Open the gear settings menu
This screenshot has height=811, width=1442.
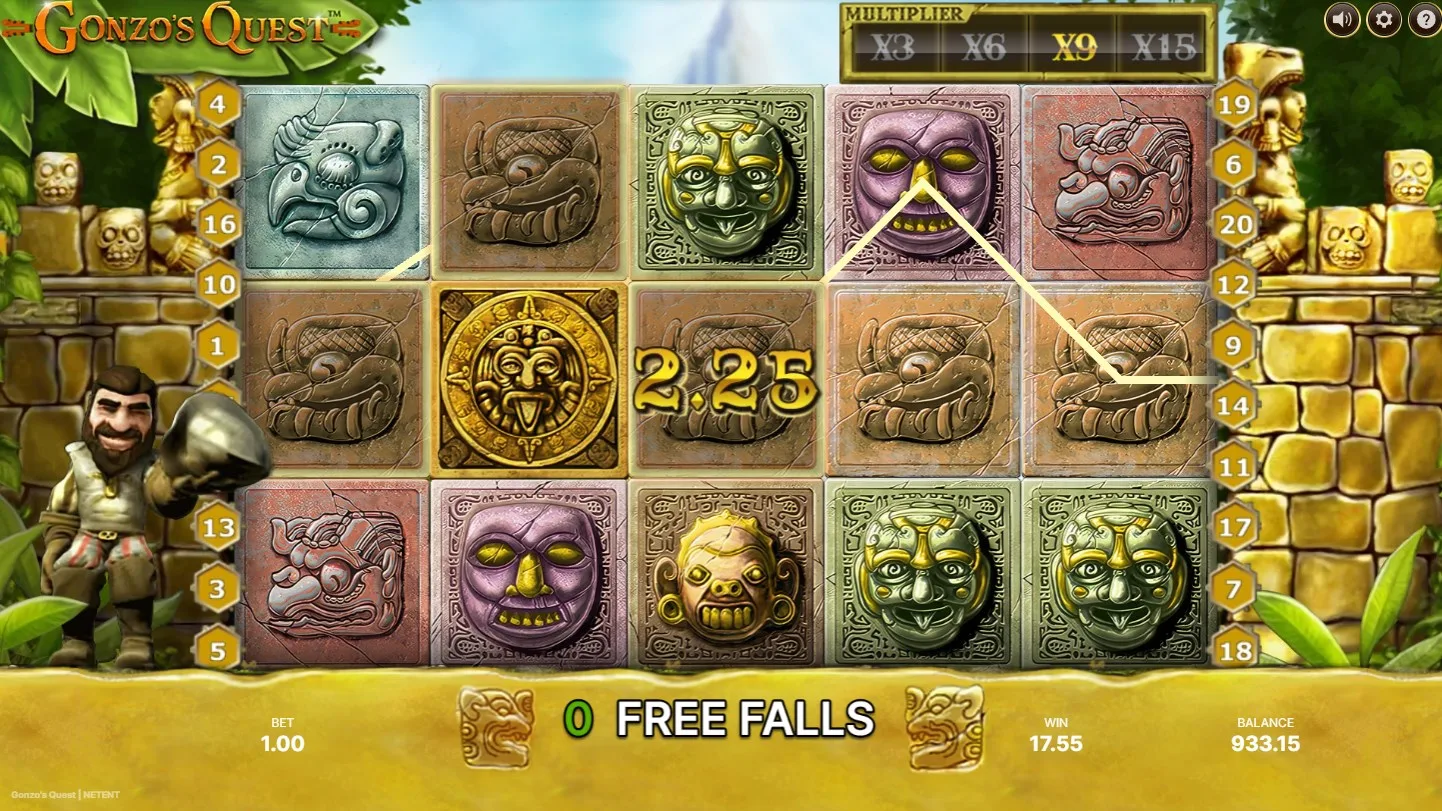(x=1383, y=19)
